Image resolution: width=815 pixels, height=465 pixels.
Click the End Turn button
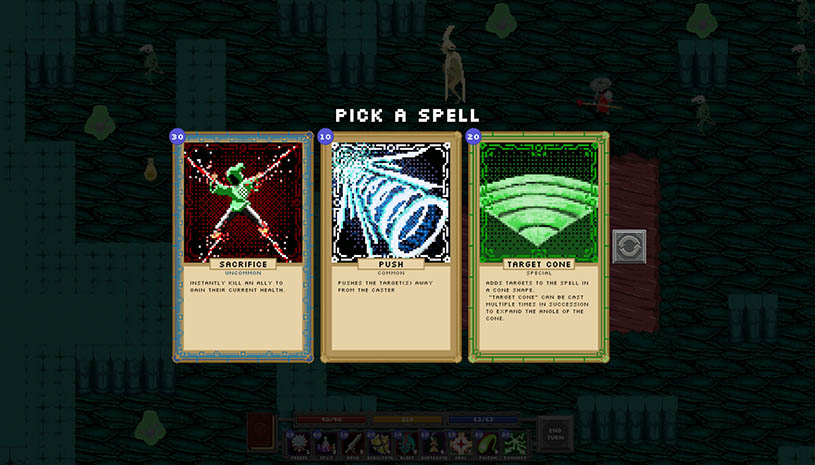[x=555, y=435]
